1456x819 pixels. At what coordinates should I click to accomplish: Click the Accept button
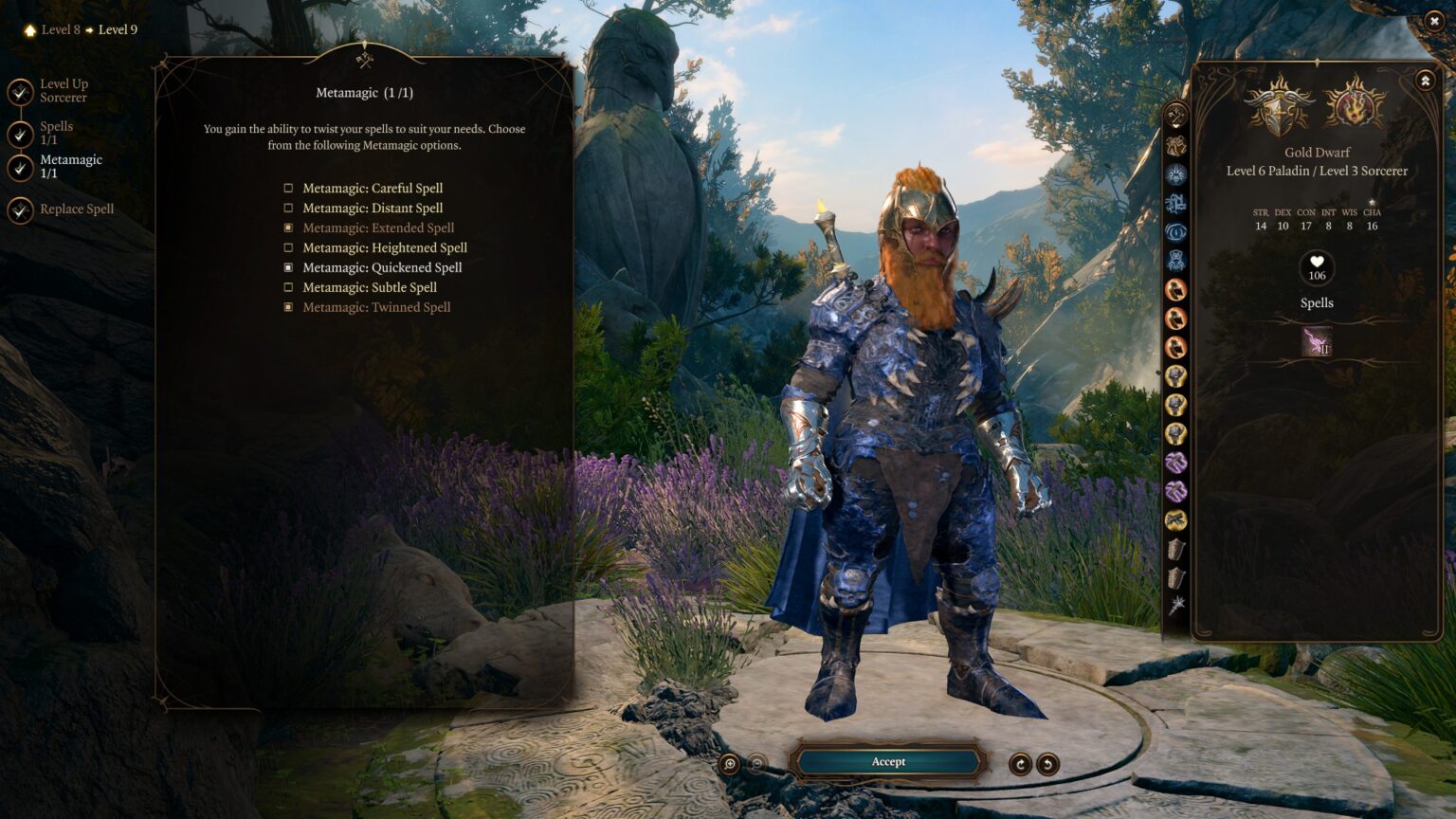tap(887, 761)
